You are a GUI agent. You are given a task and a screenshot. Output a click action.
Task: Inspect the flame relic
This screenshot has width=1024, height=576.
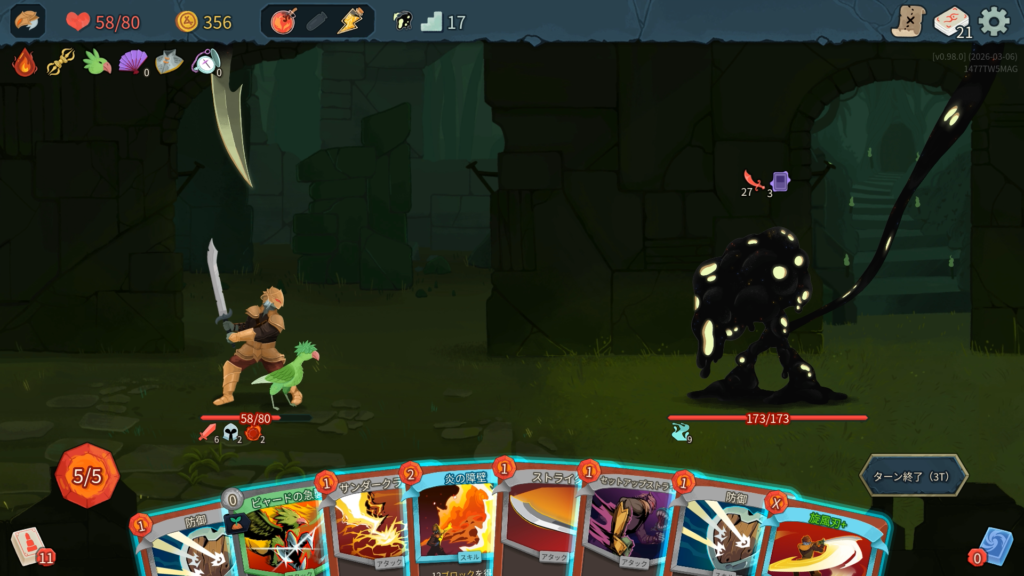25,63
